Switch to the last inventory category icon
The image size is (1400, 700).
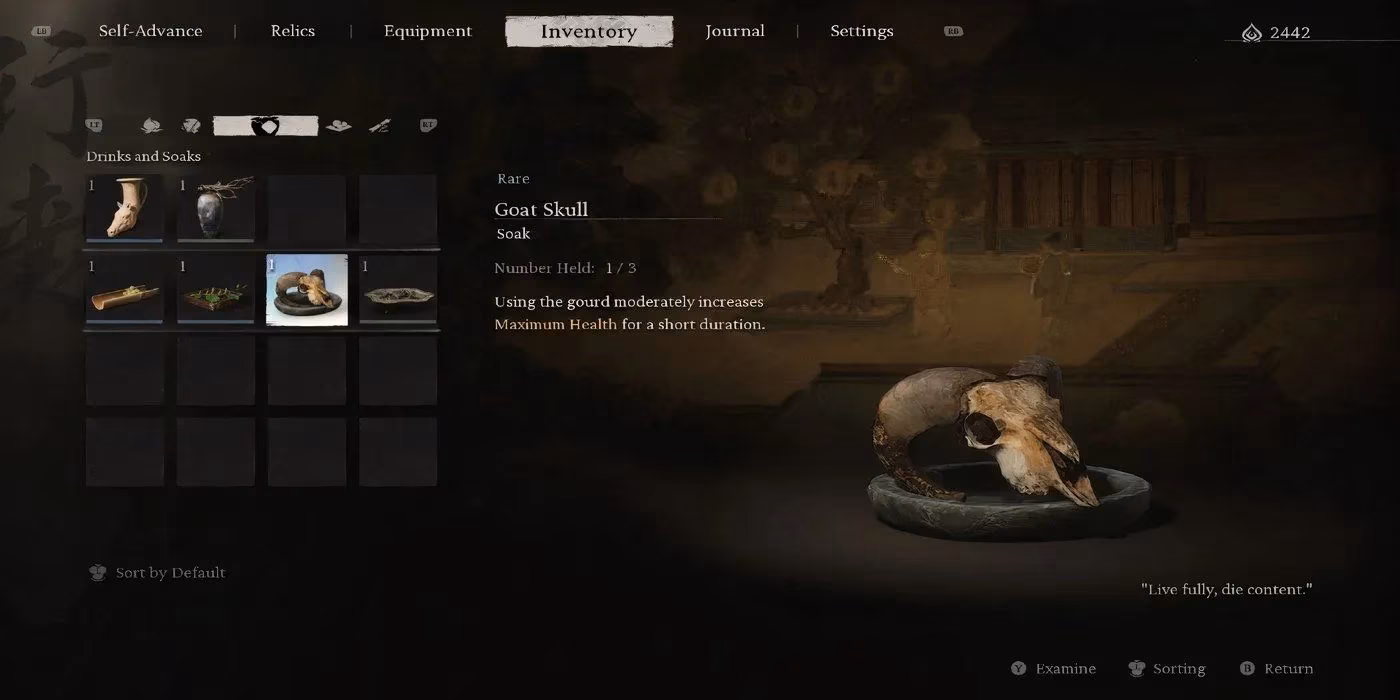(379, 126)
